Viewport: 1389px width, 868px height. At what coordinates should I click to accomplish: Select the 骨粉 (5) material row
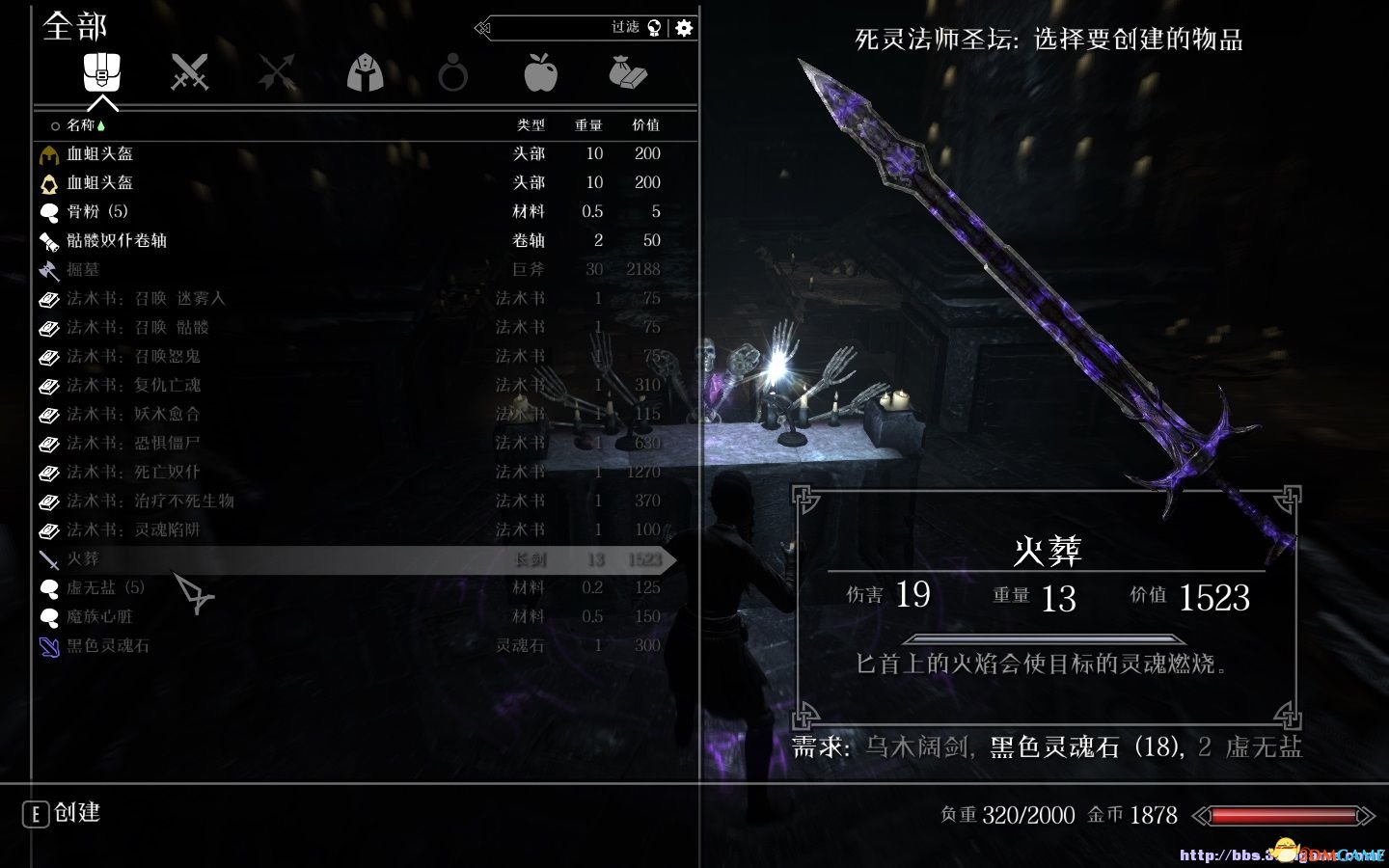[x=96, y=211]
